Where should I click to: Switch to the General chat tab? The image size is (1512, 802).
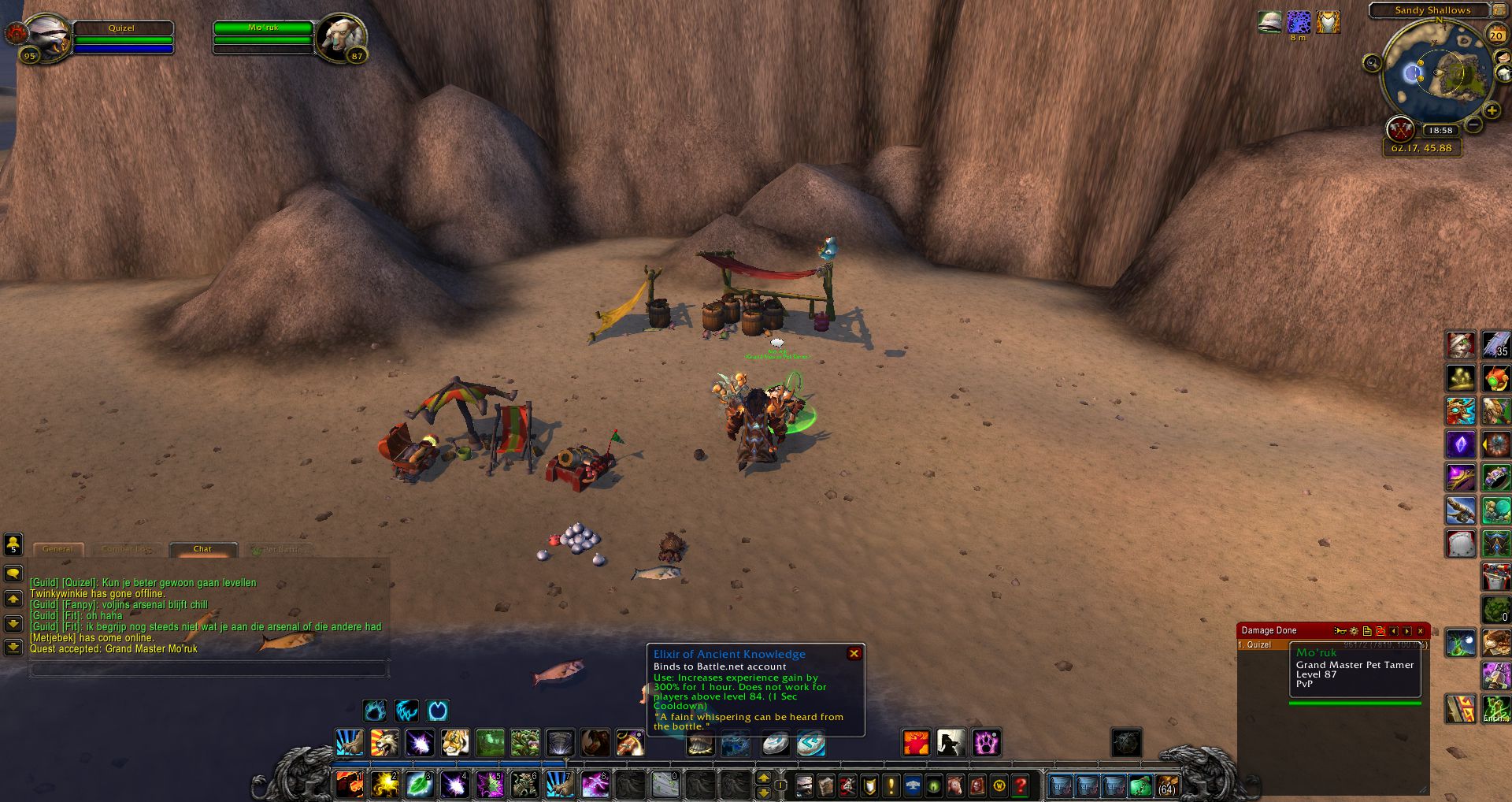tap(57, 549)
